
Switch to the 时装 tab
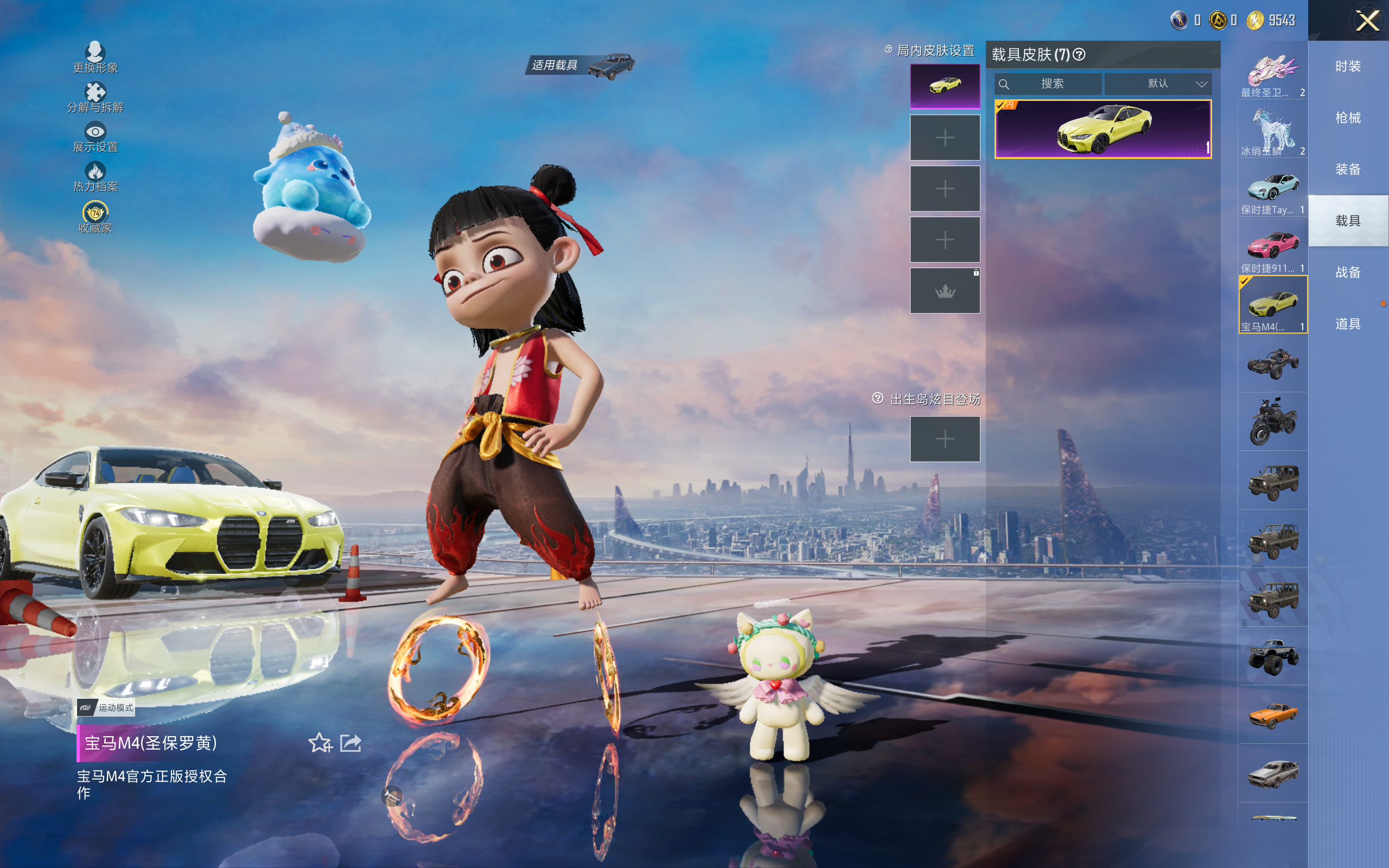pyautogui.click(x=1348, y=67)
